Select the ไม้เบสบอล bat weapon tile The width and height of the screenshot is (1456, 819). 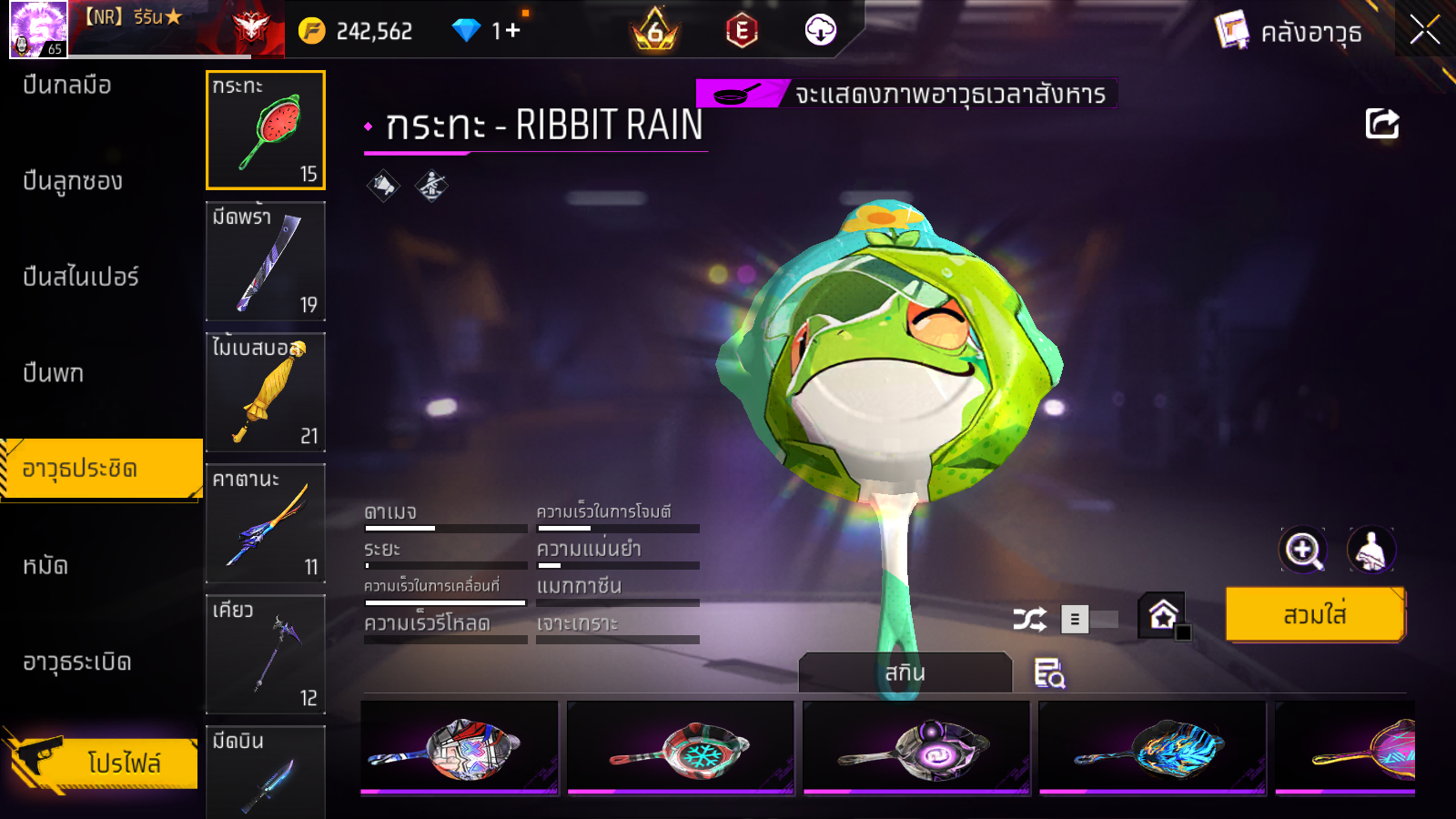click(266, 392)
